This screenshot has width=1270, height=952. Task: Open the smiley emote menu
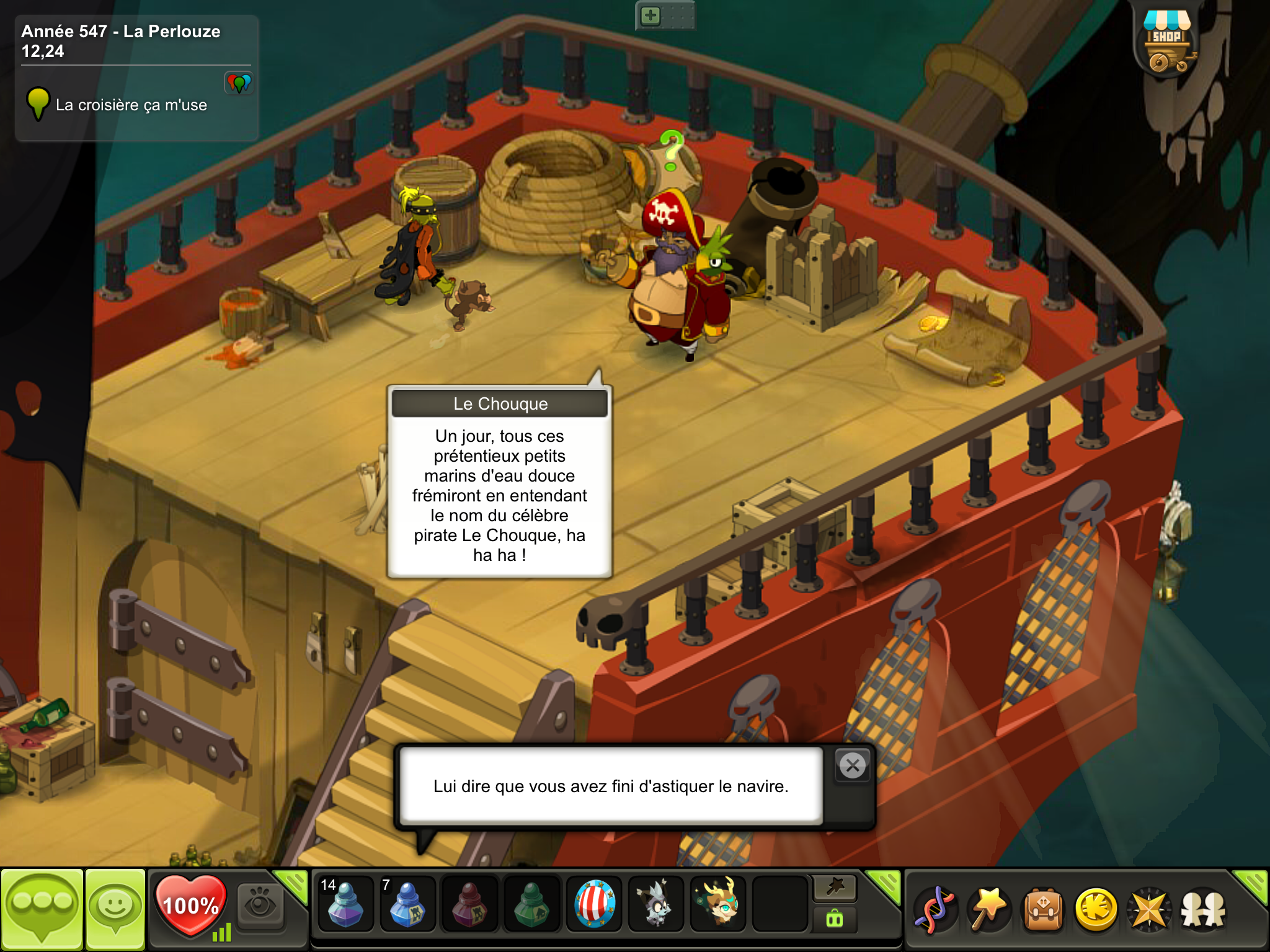[115, 909]
